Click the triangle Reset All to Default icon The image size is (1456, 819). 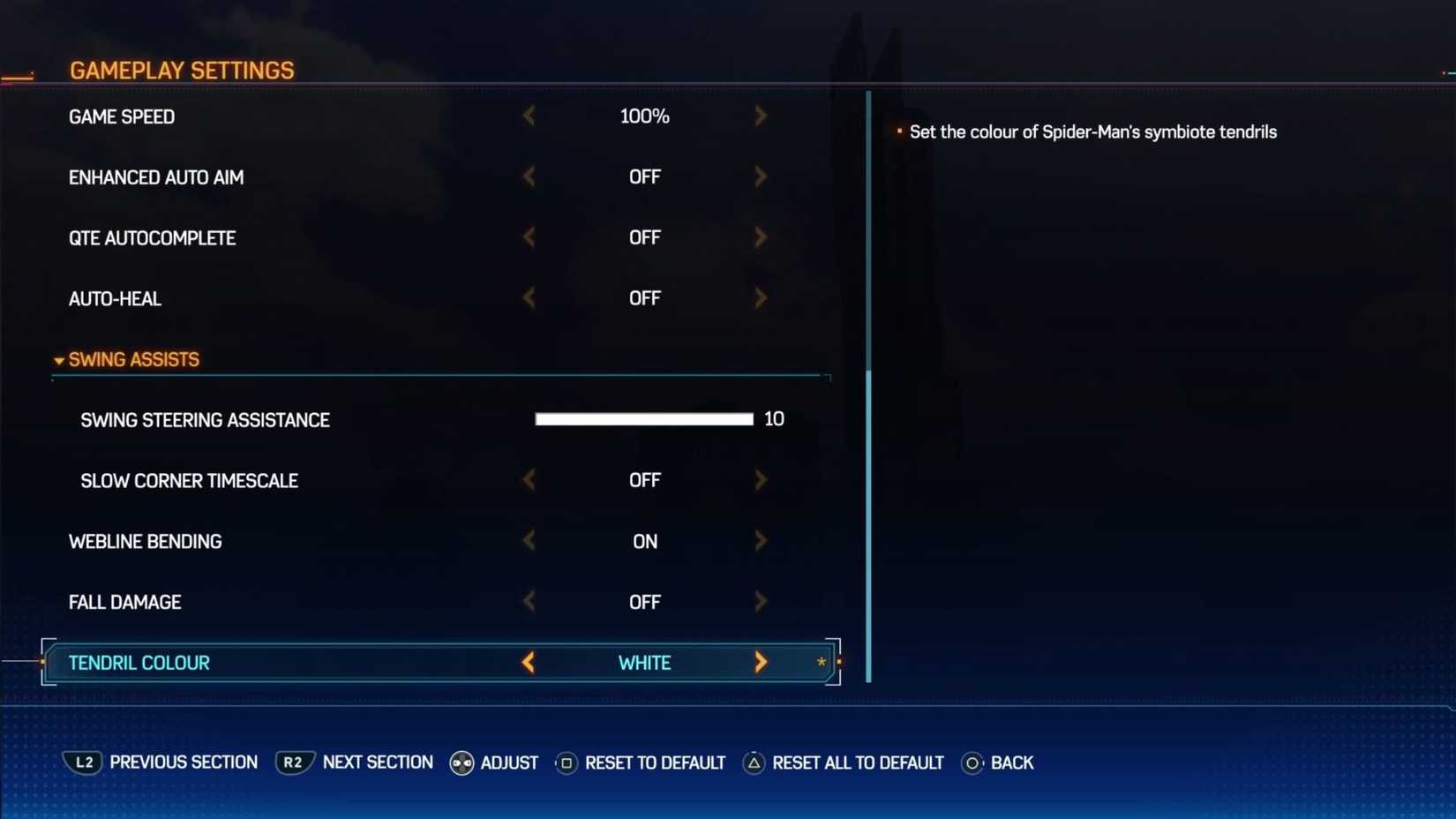coord(754,763)
